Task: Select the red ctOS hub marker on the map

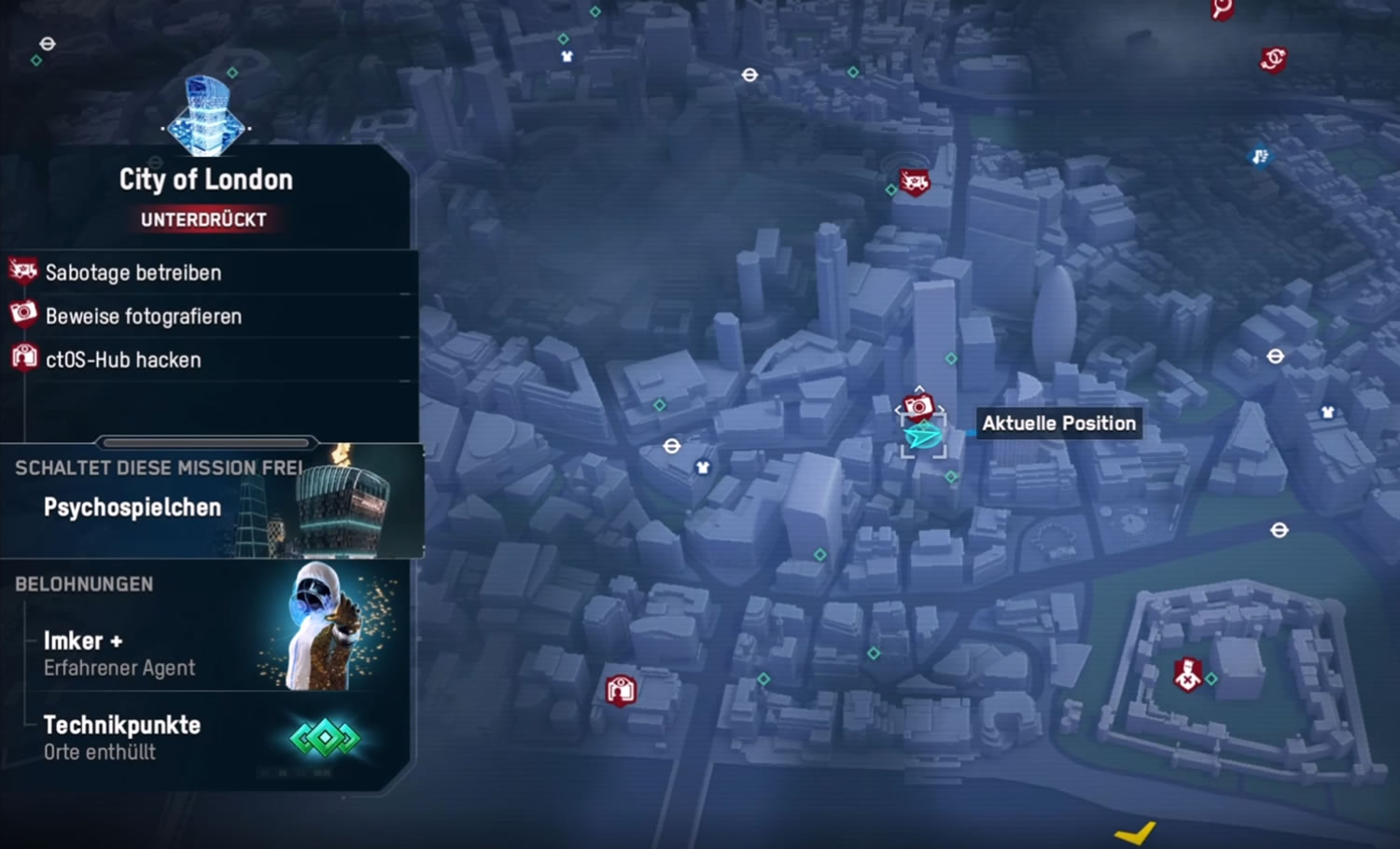Action: [x=621, y=690]
